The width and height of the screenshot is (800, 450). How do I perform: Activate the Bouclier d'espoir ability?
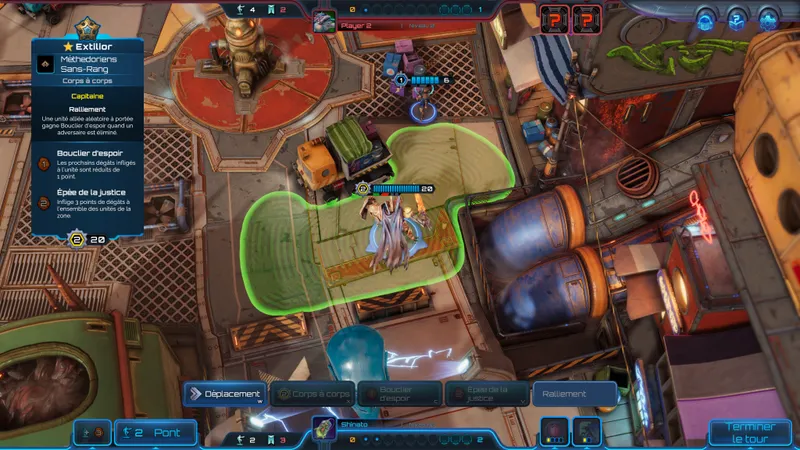(x=400, y=394)
